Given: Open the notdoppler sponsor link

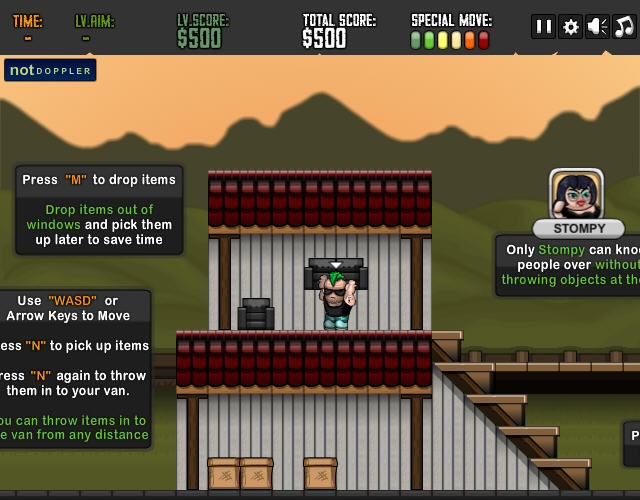Looking at the screenshot, I should coord(50,70).
